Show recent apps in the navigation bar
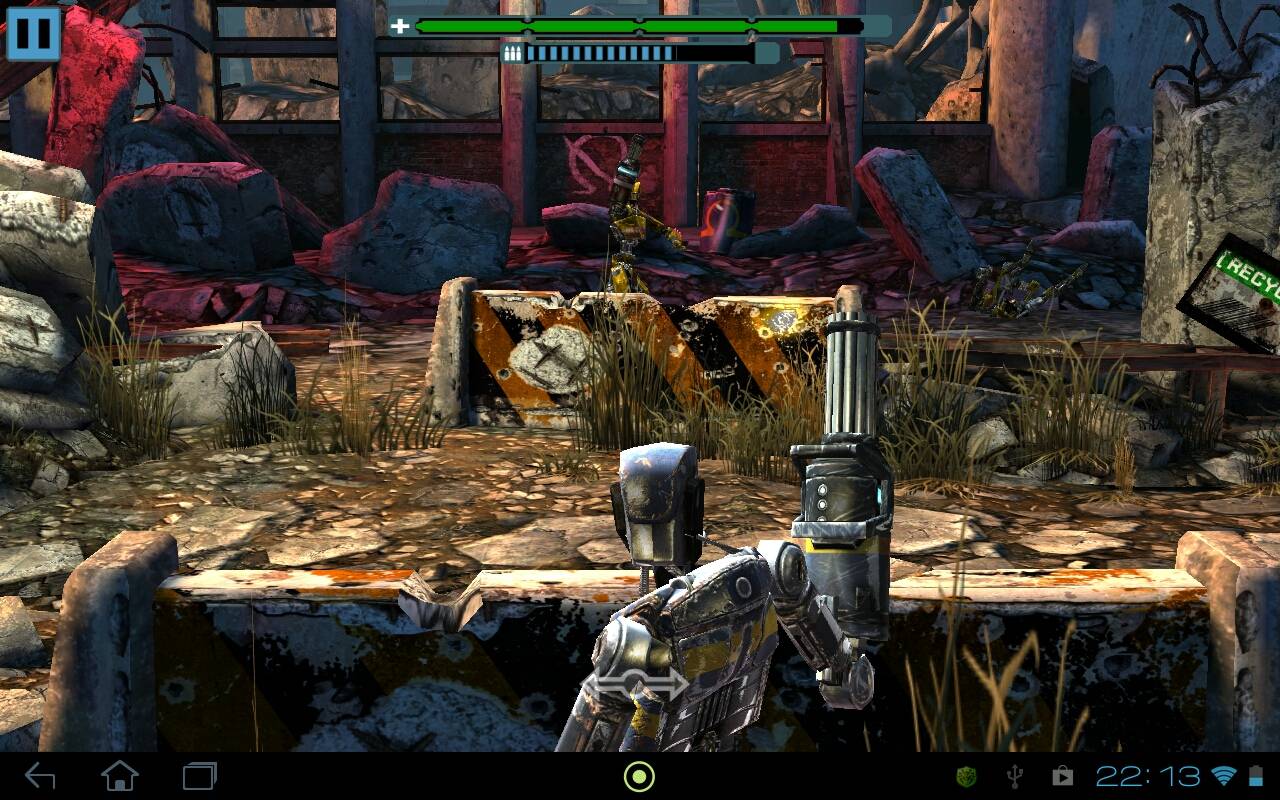Screen dimensions: 1280x800 (x=200, y=776)
